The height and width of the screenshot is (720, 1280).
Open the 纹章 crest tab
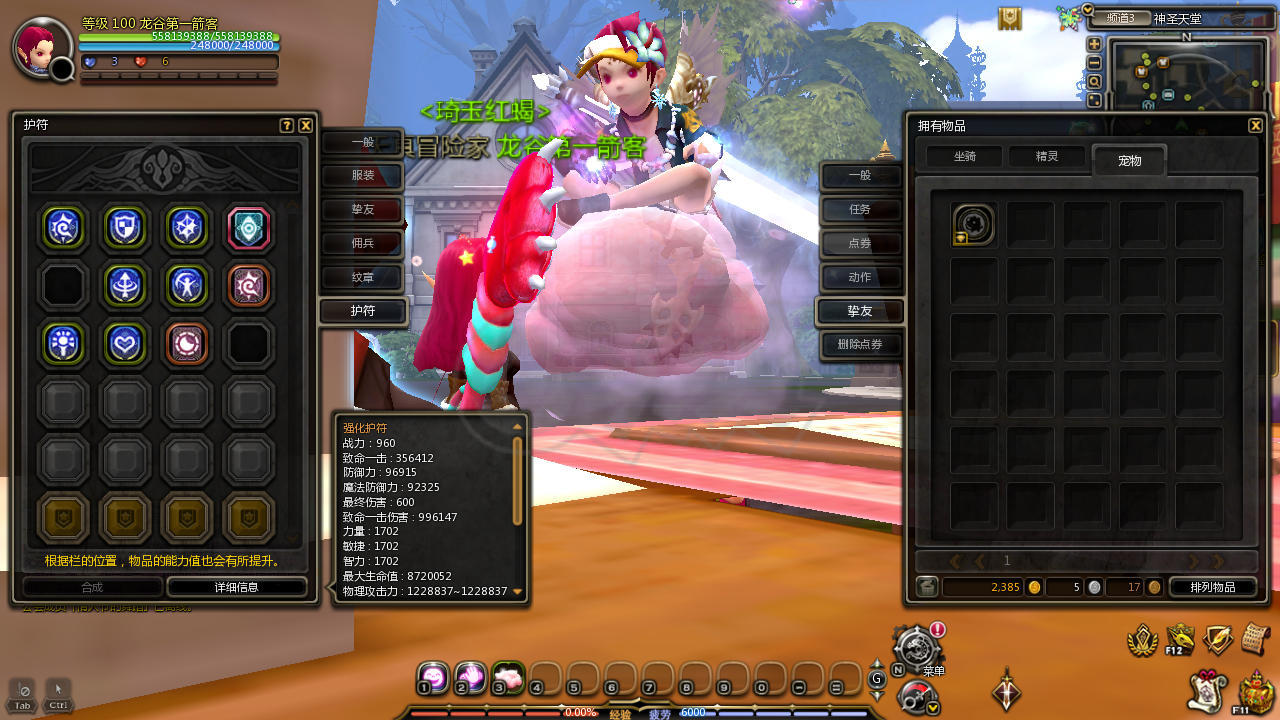[x=363, y=277]
